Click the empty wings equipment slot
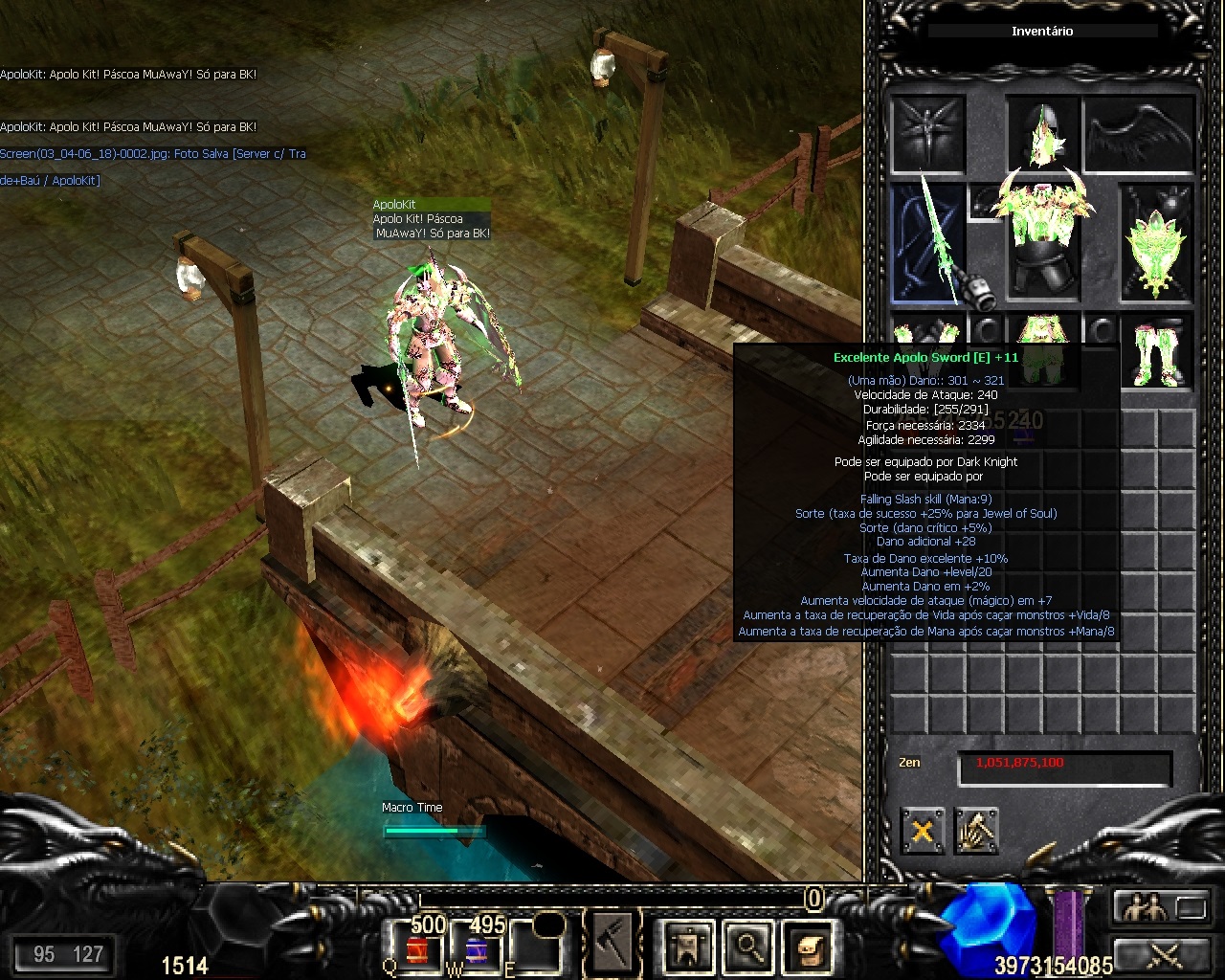The height and width of the screenshot is (980, 1225). pyautogui.click(x=1139, y=132)
